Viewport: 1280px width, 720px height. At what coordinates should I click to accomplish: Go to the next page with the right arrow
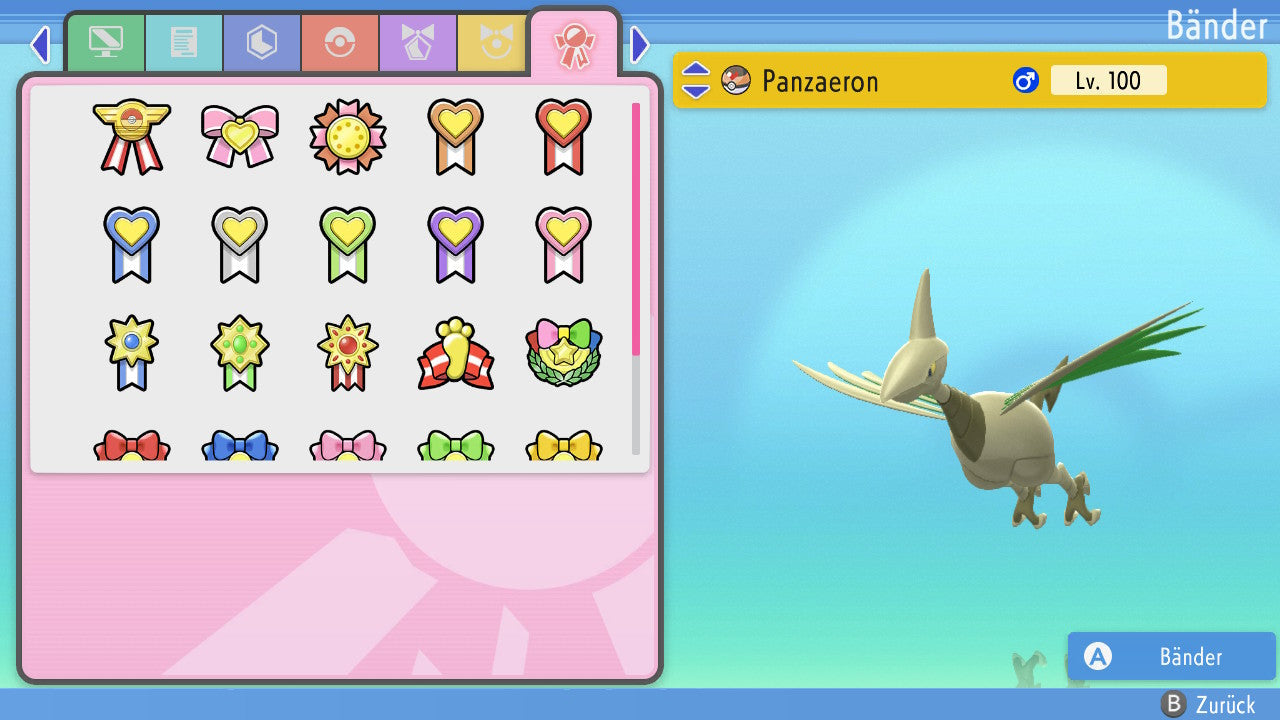(640, 44)
